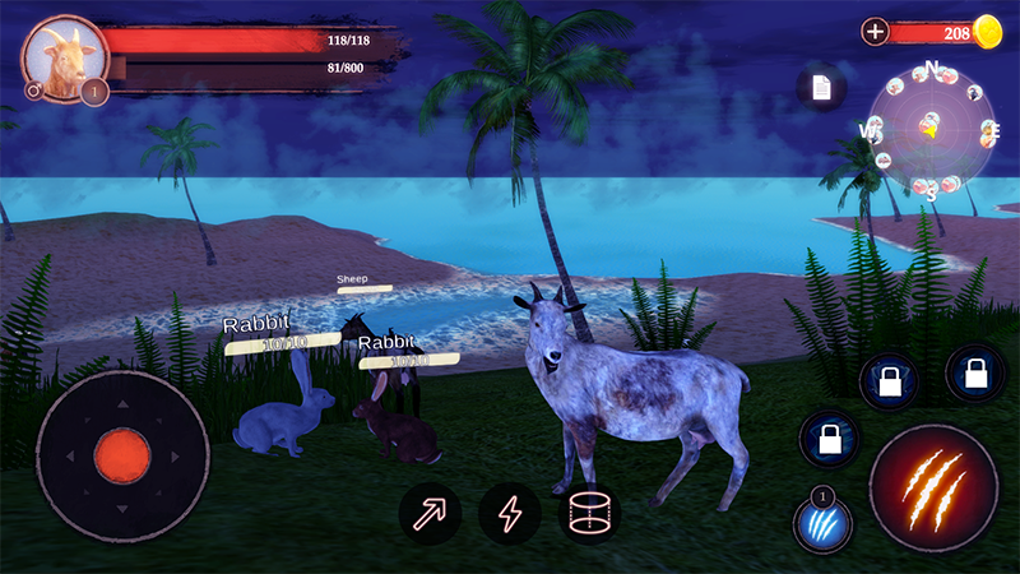
Task: Tap the red virtual joystick knob
Action: pyautogui.click(x=122, y=456)
